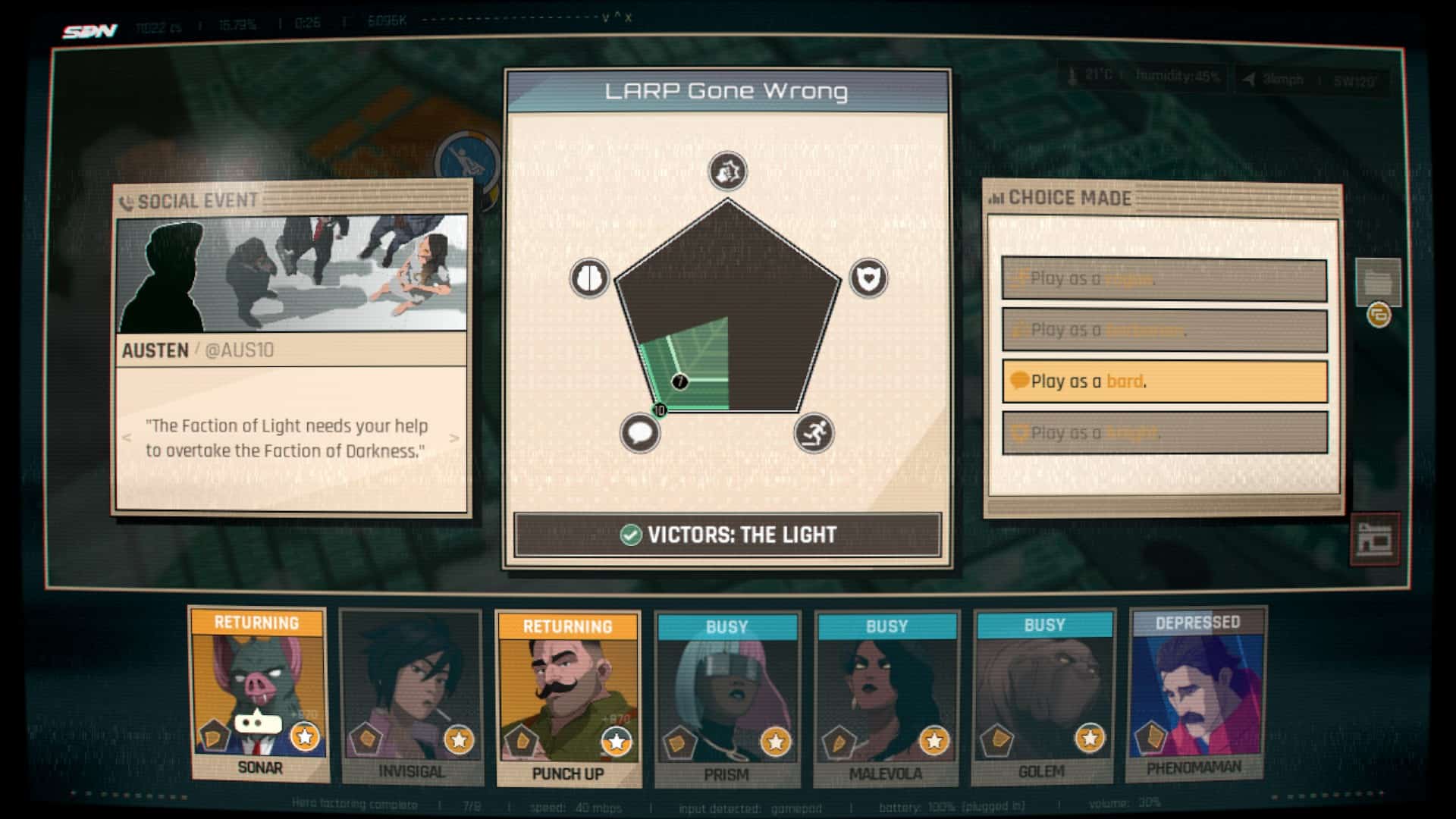This screenshot has width=1456, height=819.
Task: Choose the 'Play as a bard' option
Action: (1164, 381)
